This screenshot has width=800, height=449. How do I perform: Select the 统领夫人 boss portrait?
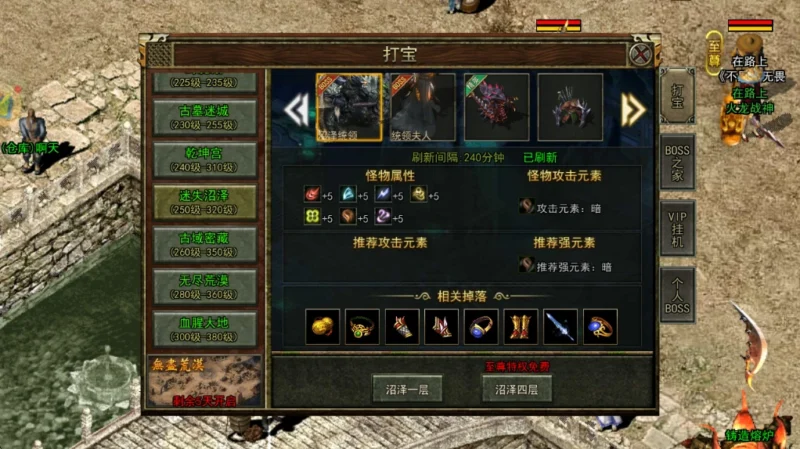pyautogui.click(x=422, y=106)
